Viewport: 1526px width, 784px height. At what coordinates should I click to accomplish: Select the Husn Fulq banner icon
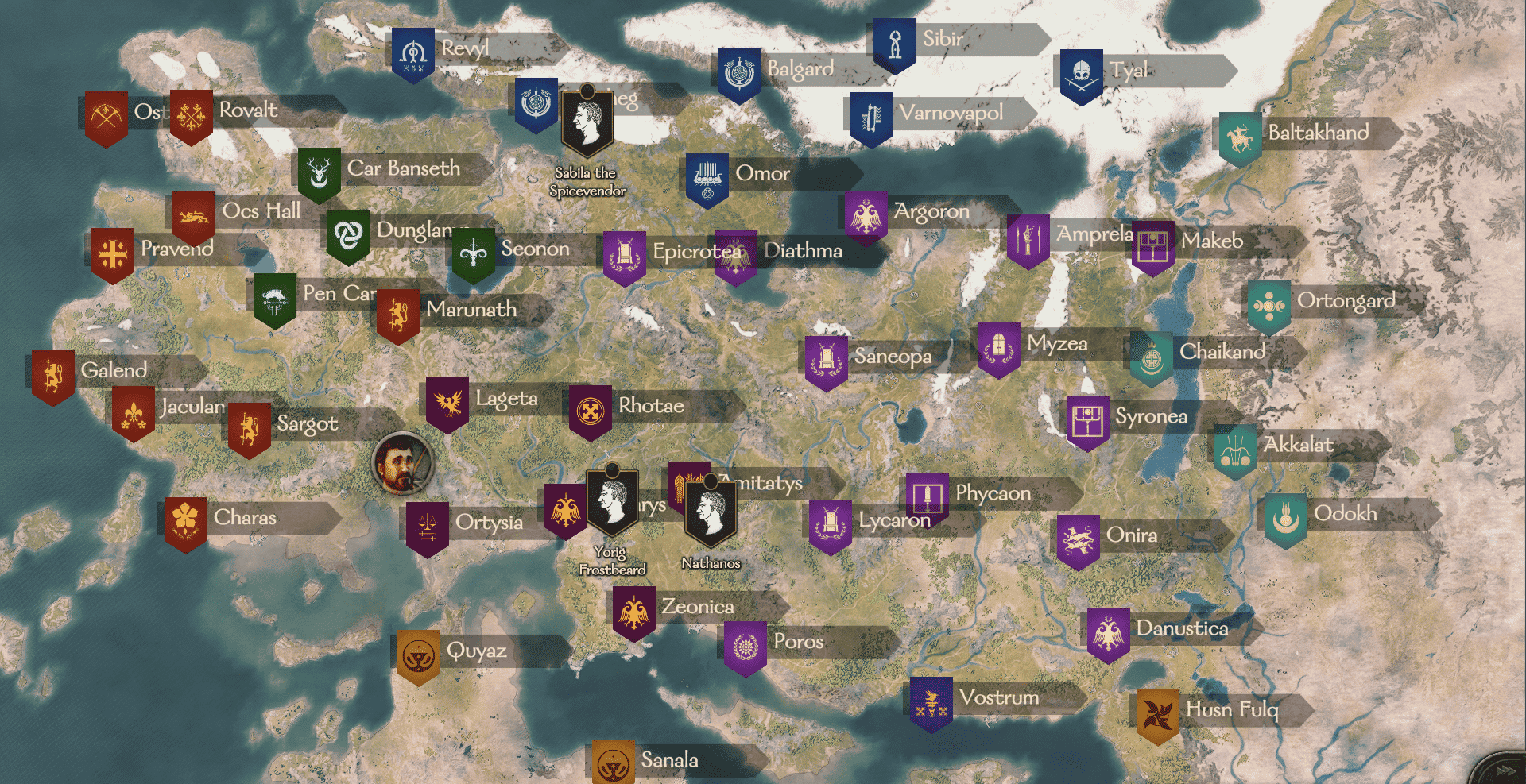[x=1159, y=712]
